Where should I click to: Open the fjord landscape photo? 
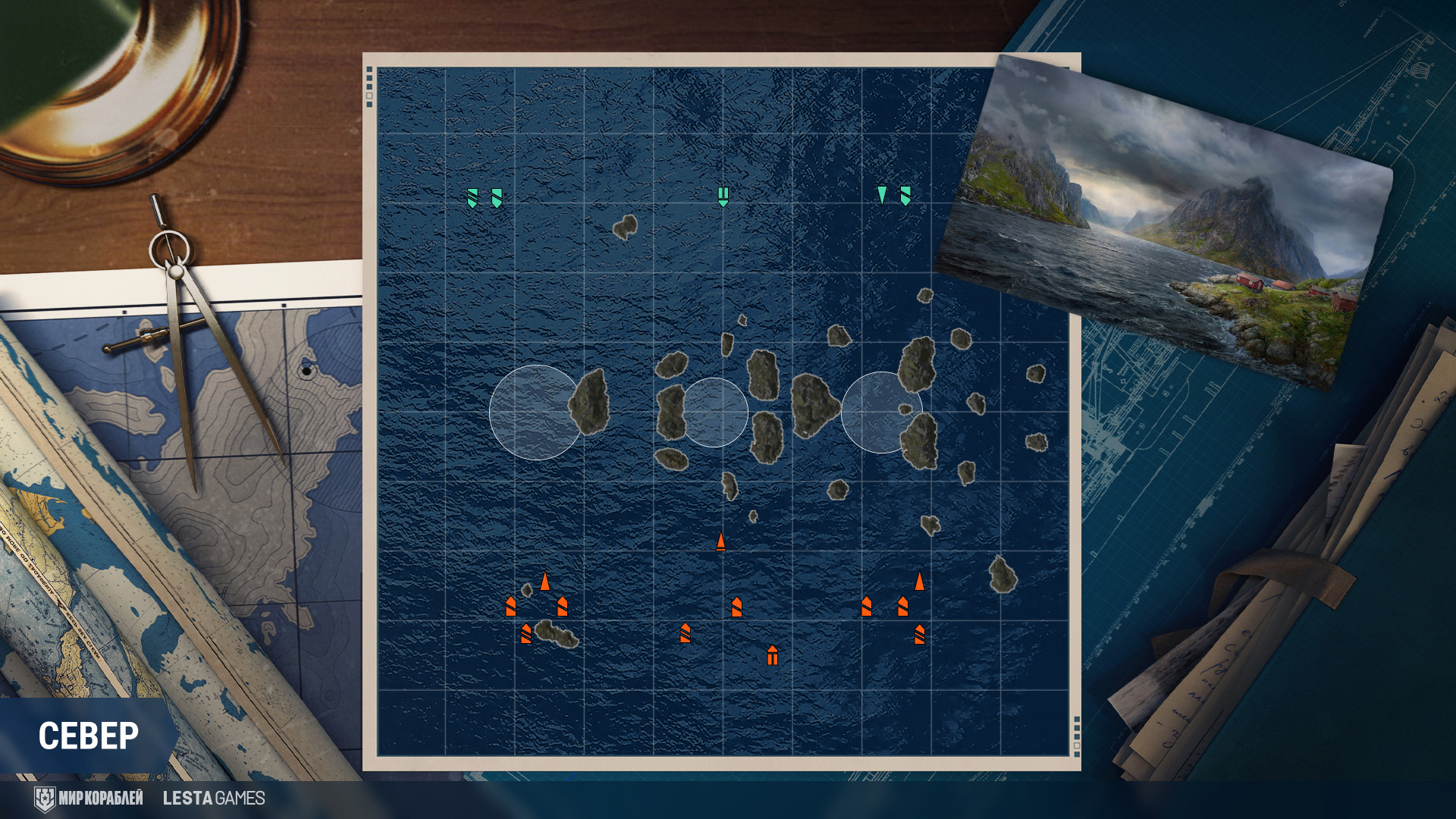tap(1166, 220)
